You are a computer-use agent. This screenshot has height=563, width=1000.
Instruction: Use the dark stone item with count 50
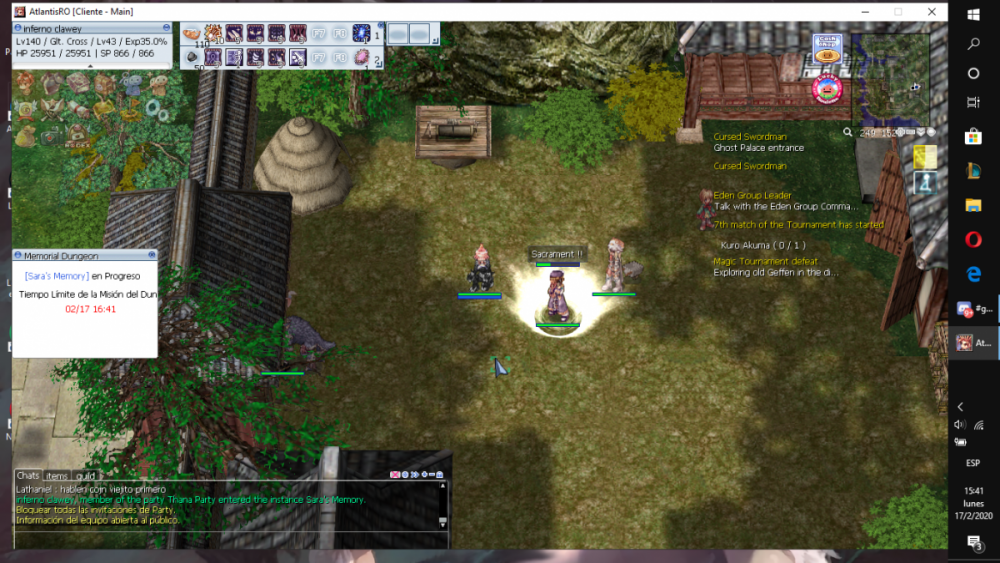click(192, 58)
